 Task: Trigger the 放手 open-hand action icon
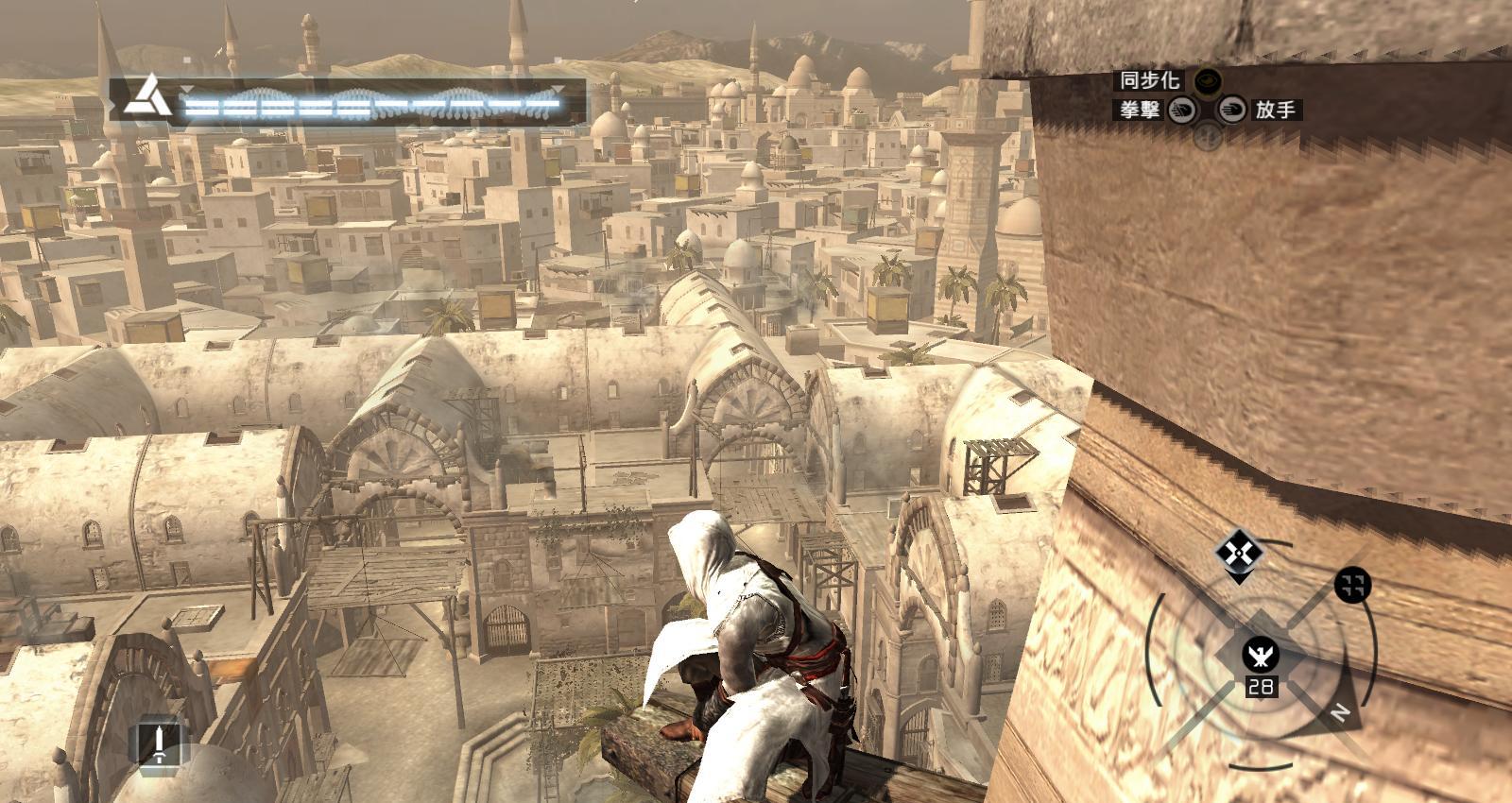1231,111
